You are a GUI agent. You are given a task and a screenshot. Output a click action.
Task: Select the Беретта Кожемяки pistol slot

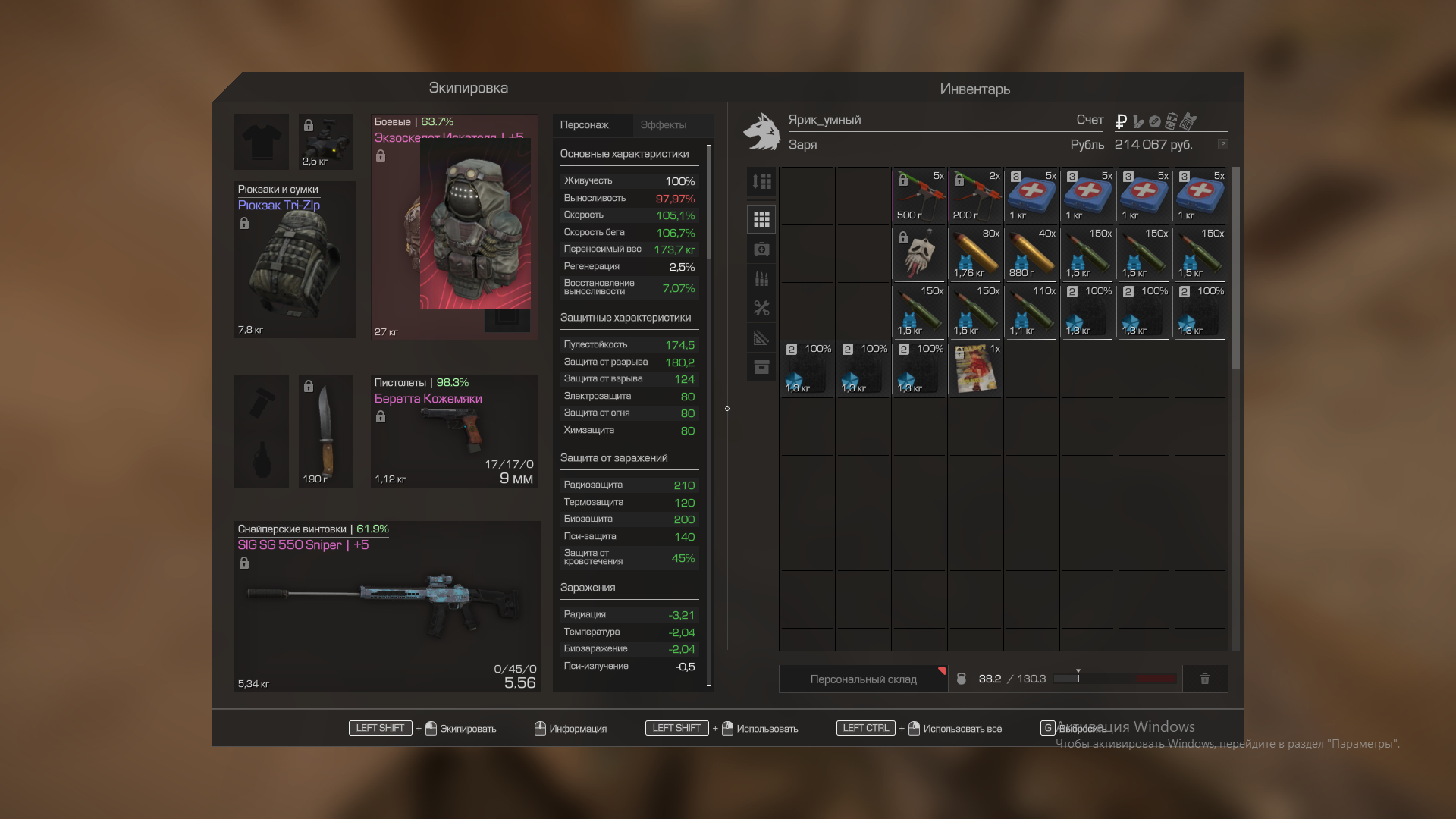coord(454,431)
